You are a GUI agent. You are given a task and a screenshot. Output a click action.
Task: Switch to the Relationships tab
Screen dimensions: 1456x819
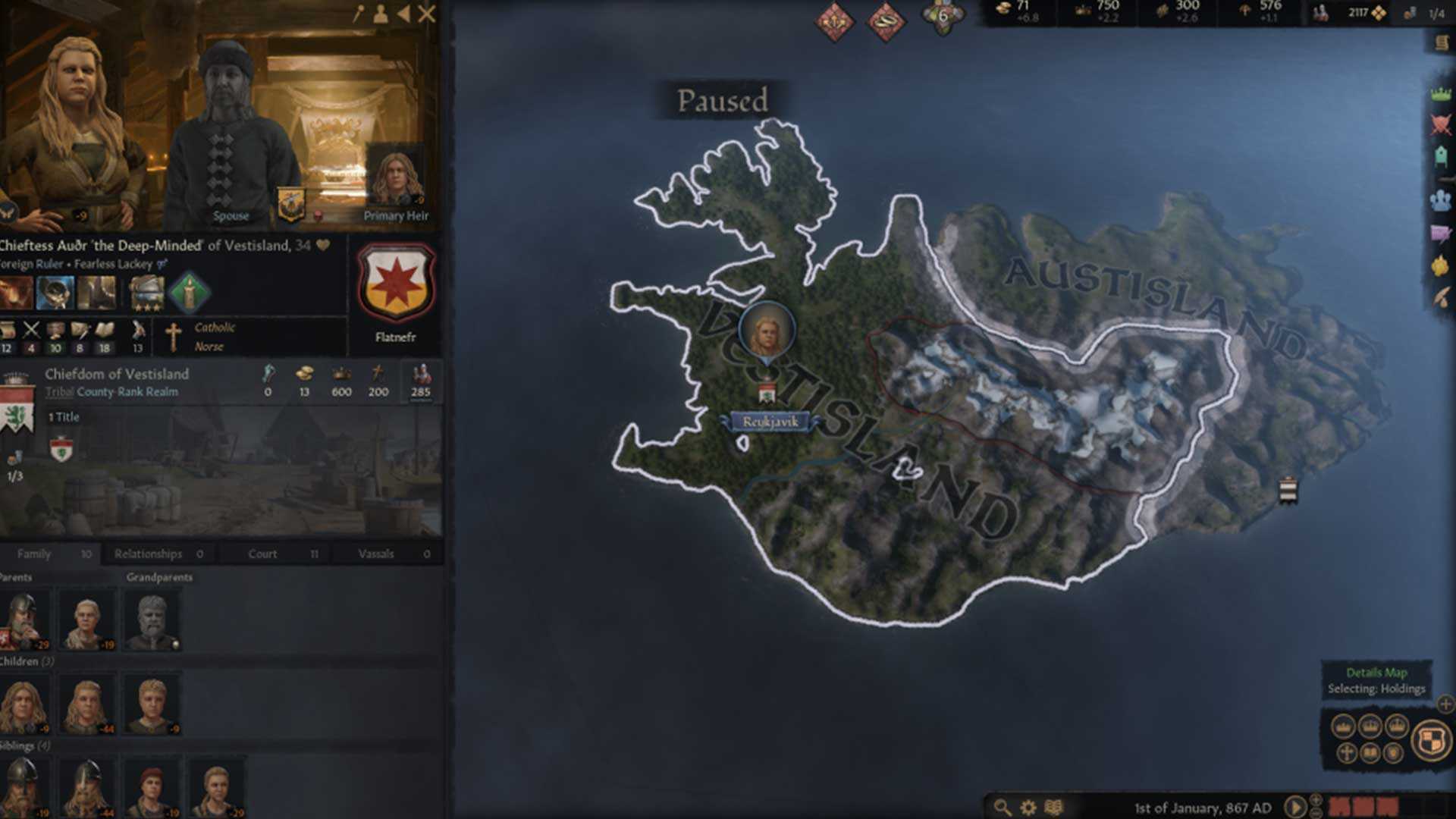click(x=149, y=554)
